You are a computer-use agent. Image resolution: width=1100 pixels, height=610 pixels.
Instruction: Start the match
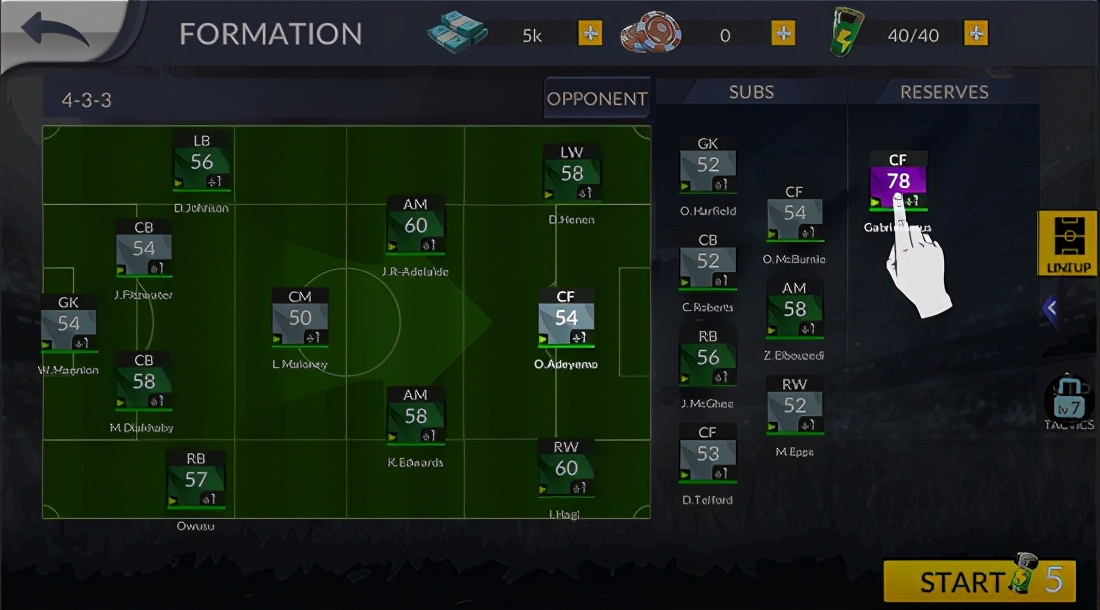pos(979,581)
